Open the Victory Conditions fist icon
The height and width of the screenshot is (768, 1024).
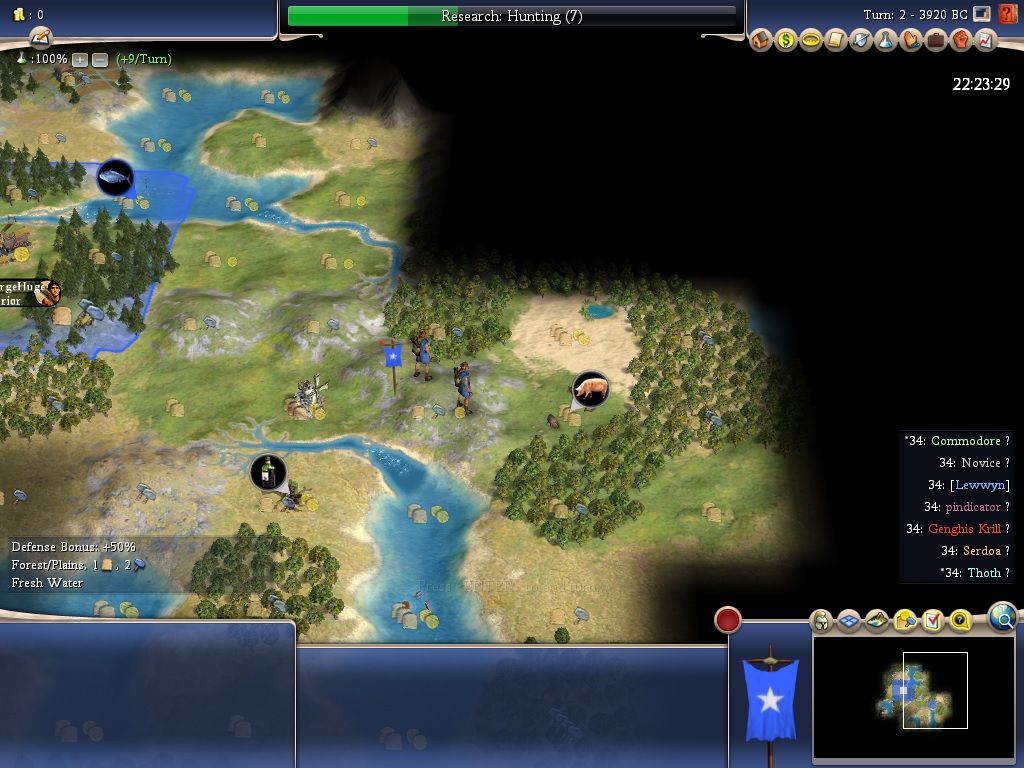point(961,41)
